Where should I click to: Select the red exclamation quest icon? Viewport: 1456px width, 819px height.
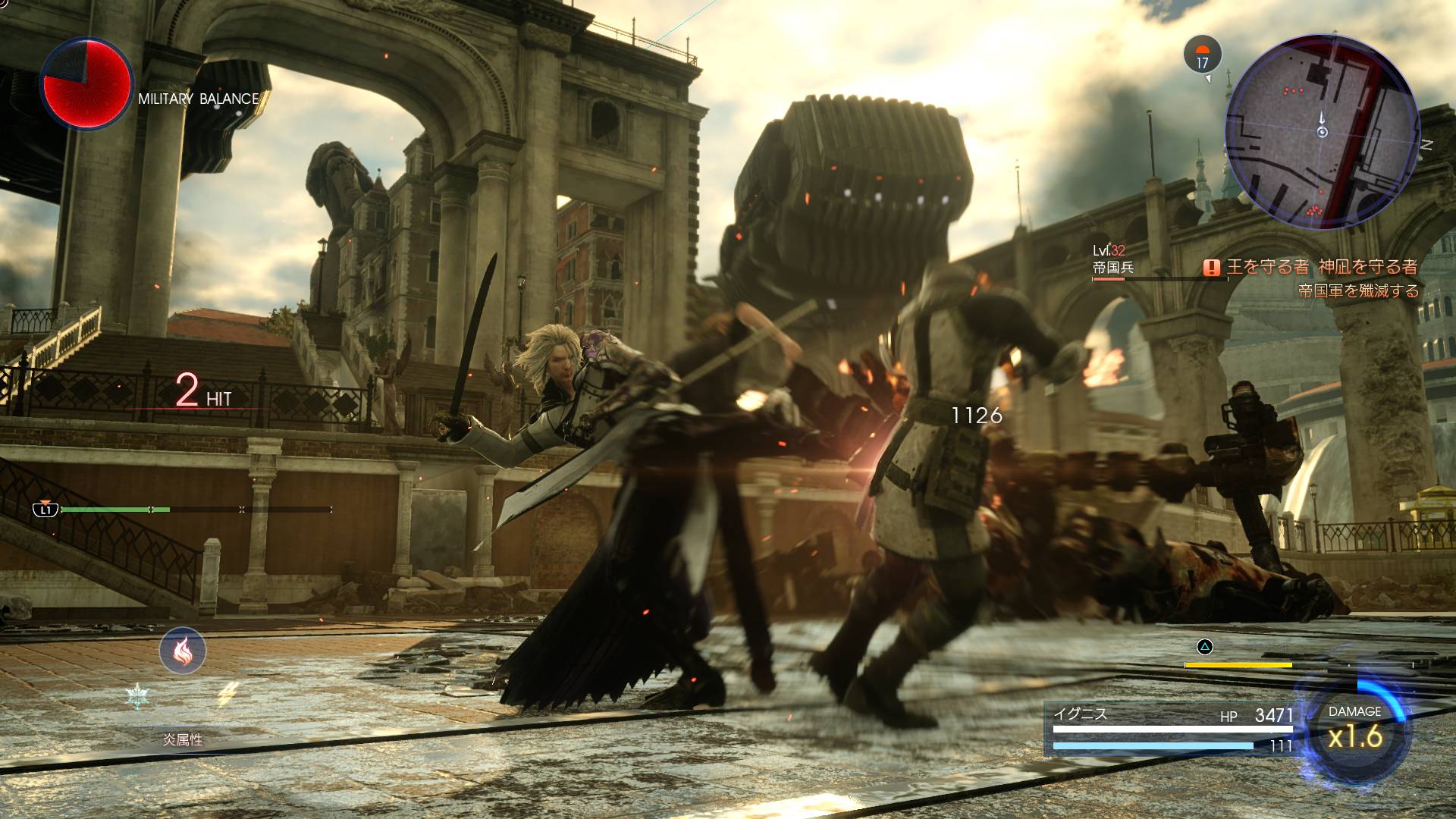[x=1213, y=267]
